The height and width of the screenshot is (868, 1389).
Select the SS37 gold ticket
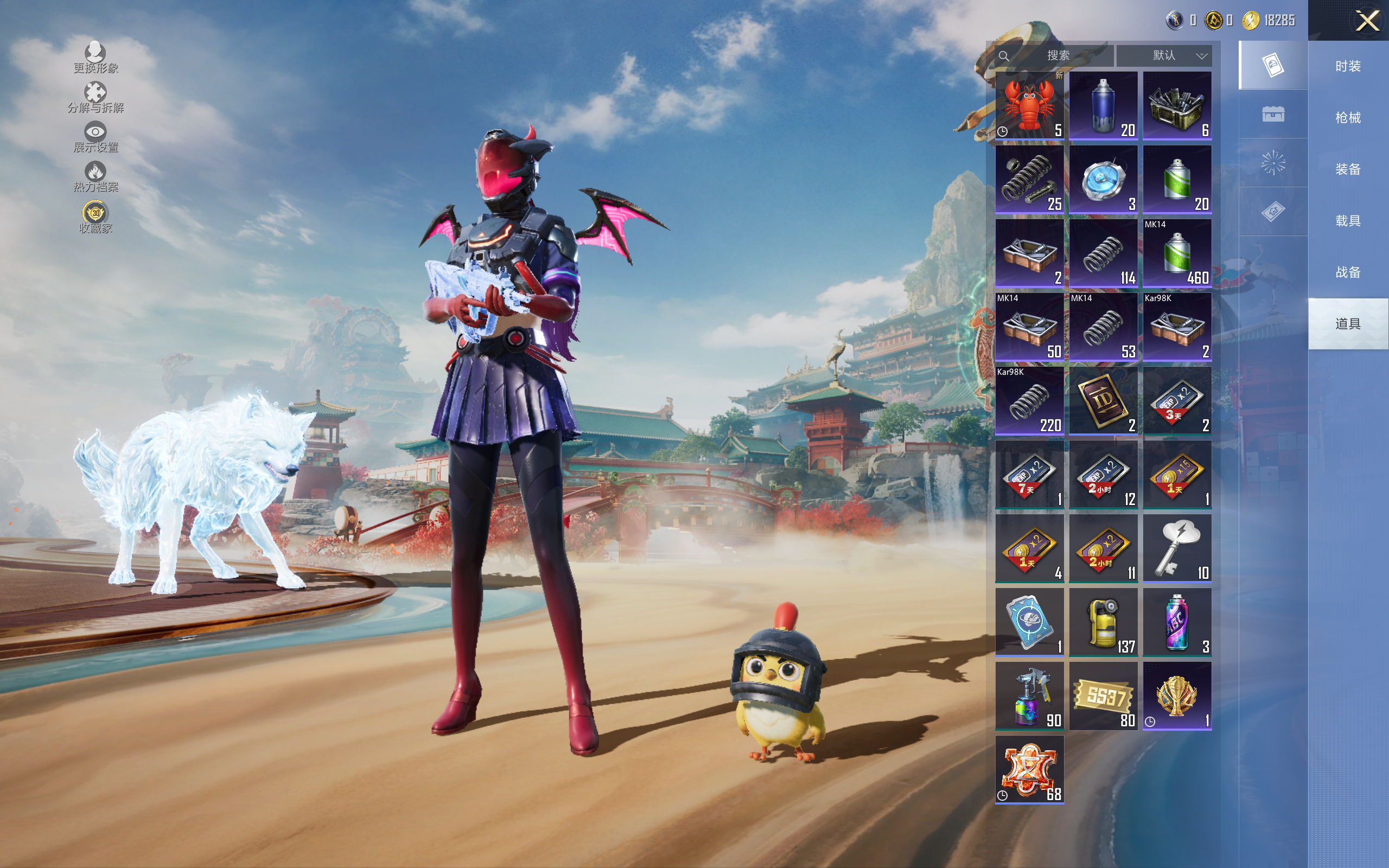[x=1103, y=696]
